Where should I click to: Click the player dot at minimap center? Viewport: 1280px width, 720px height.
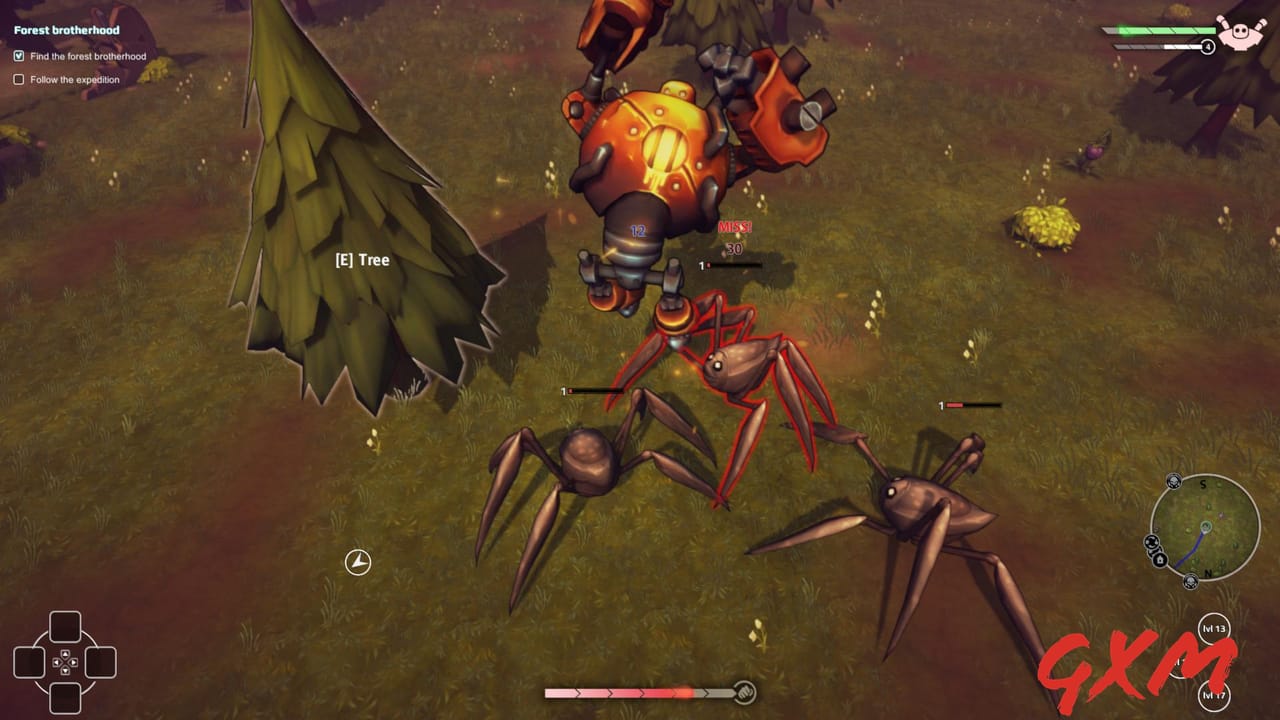(x=1206, y=528)
